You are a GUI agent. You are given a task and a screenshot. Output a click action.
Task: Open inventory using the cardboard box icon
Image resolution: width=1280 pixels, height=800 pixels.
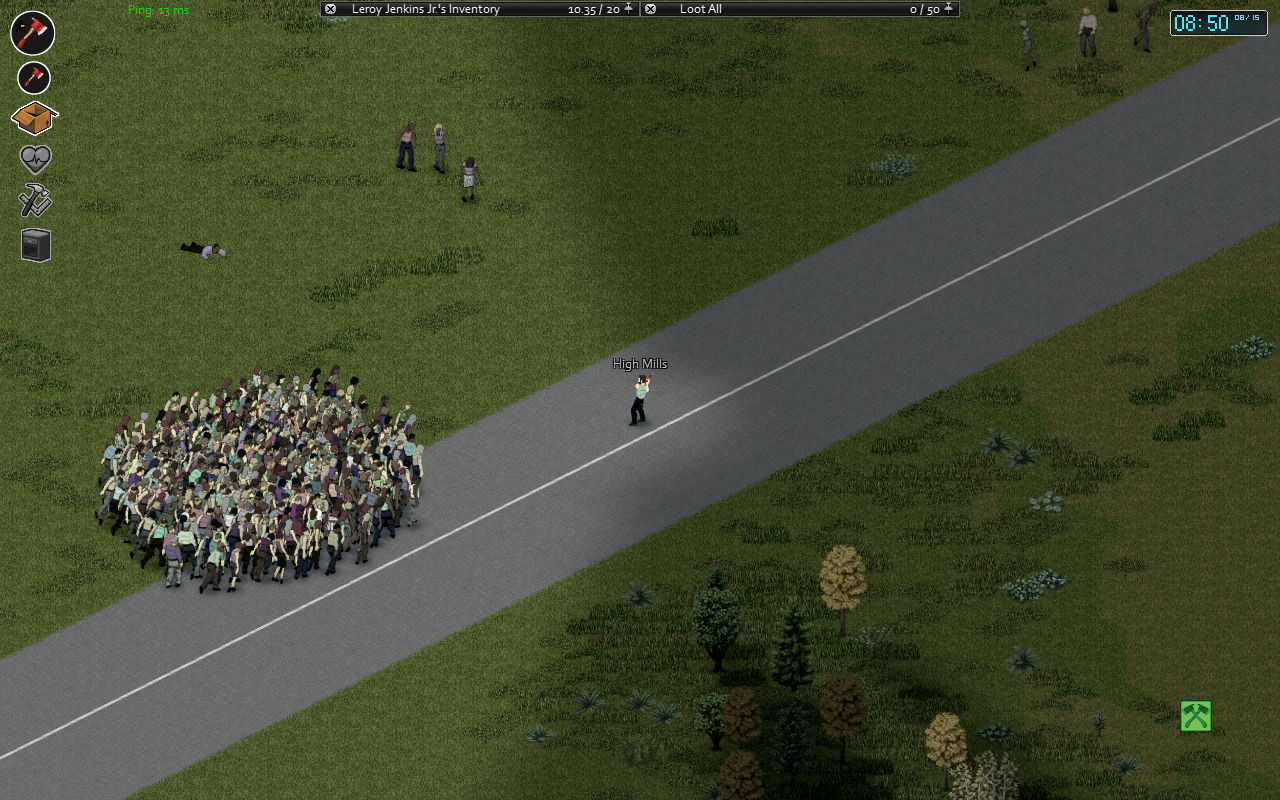click(33, 118)
